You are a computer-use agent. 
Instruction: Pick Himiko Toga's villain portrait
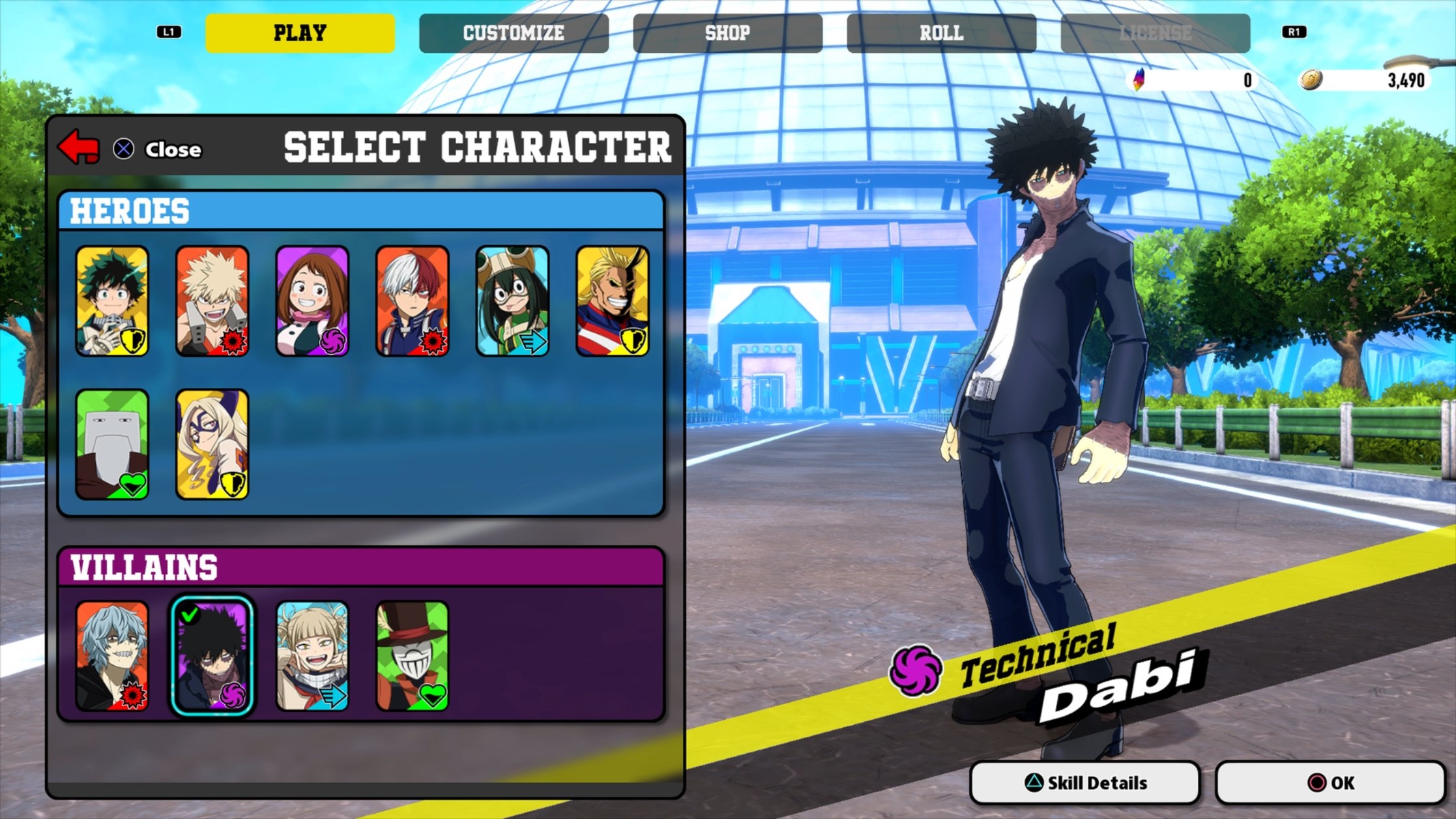click(x=313, y=654)
